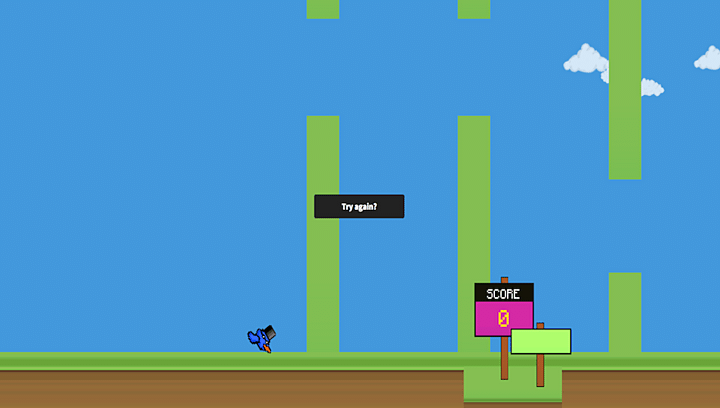Click the Try again? button
720x408 pixels.
click(x=359, y=206)
